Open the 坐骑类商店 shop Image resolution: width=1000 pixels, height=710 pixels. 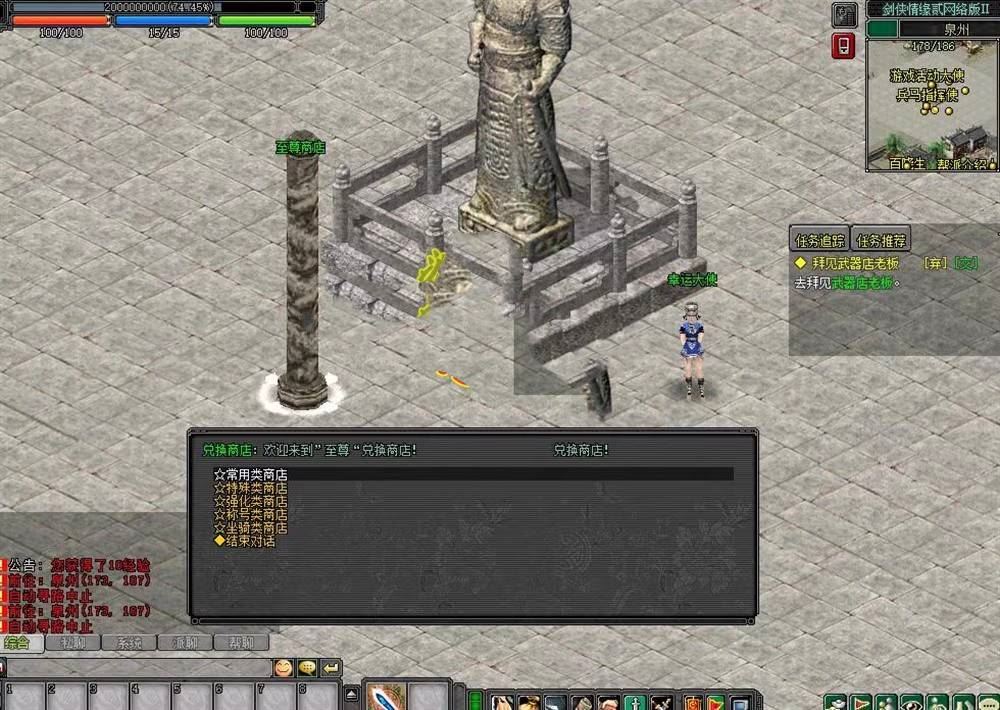click(251, 527)
